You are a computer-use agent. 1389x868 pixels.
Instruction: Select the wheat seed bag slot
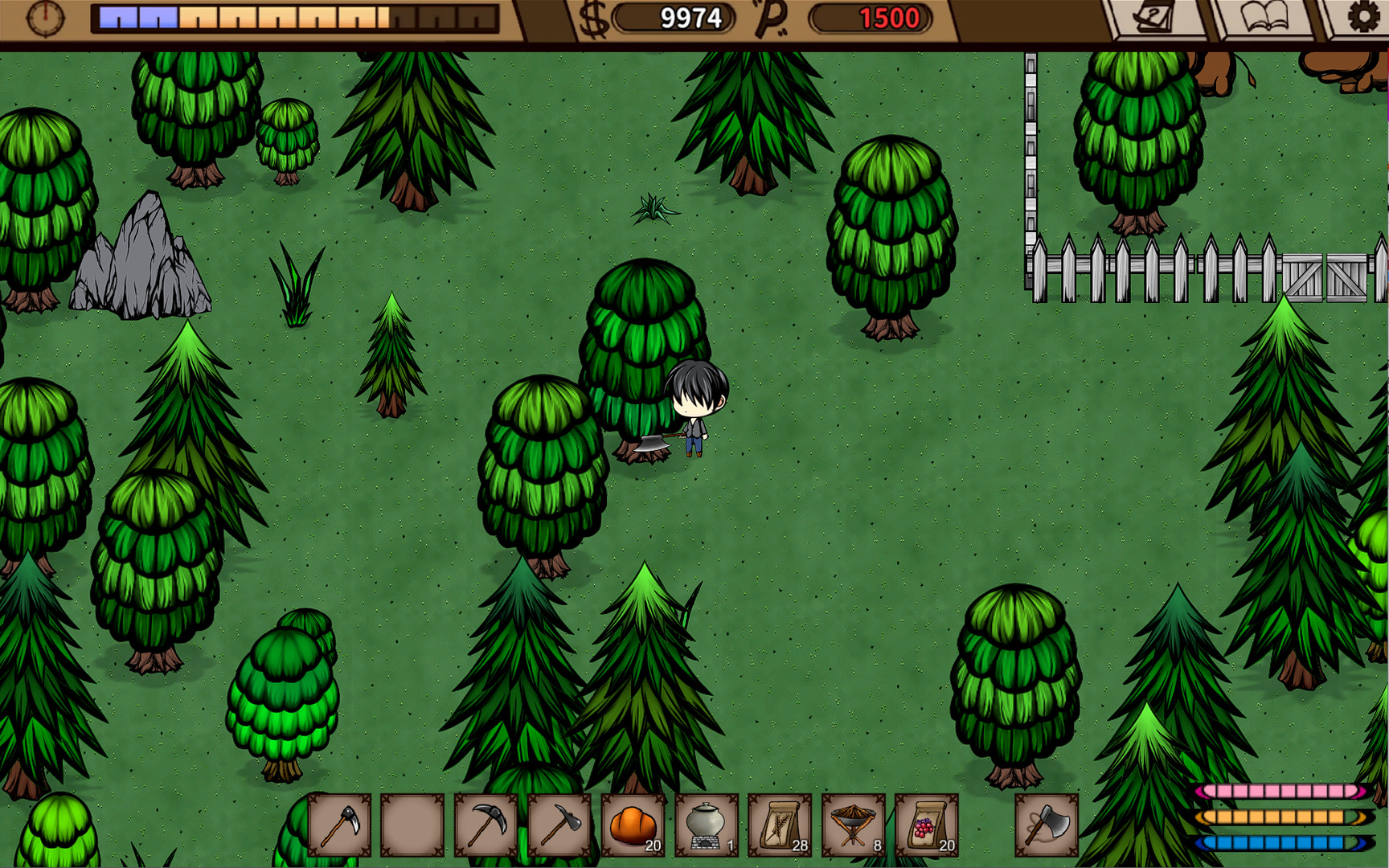point(780,825)
